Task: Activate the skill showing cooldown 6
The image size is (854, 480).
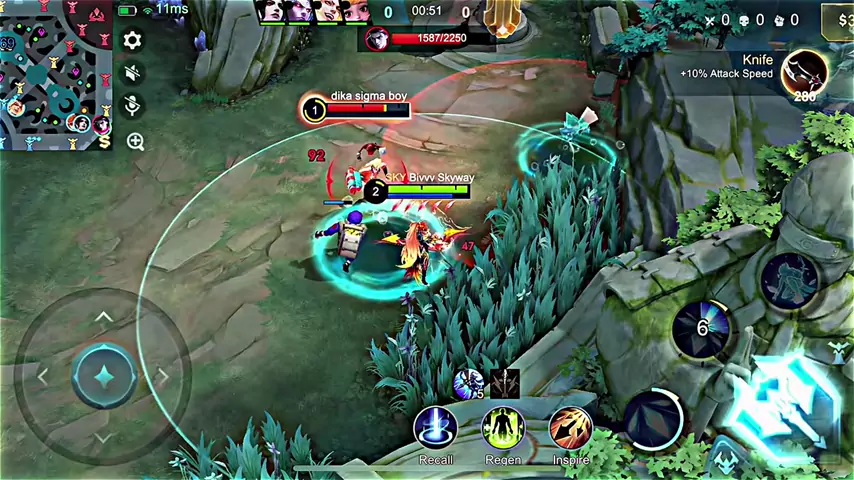Action: [703, 328]
